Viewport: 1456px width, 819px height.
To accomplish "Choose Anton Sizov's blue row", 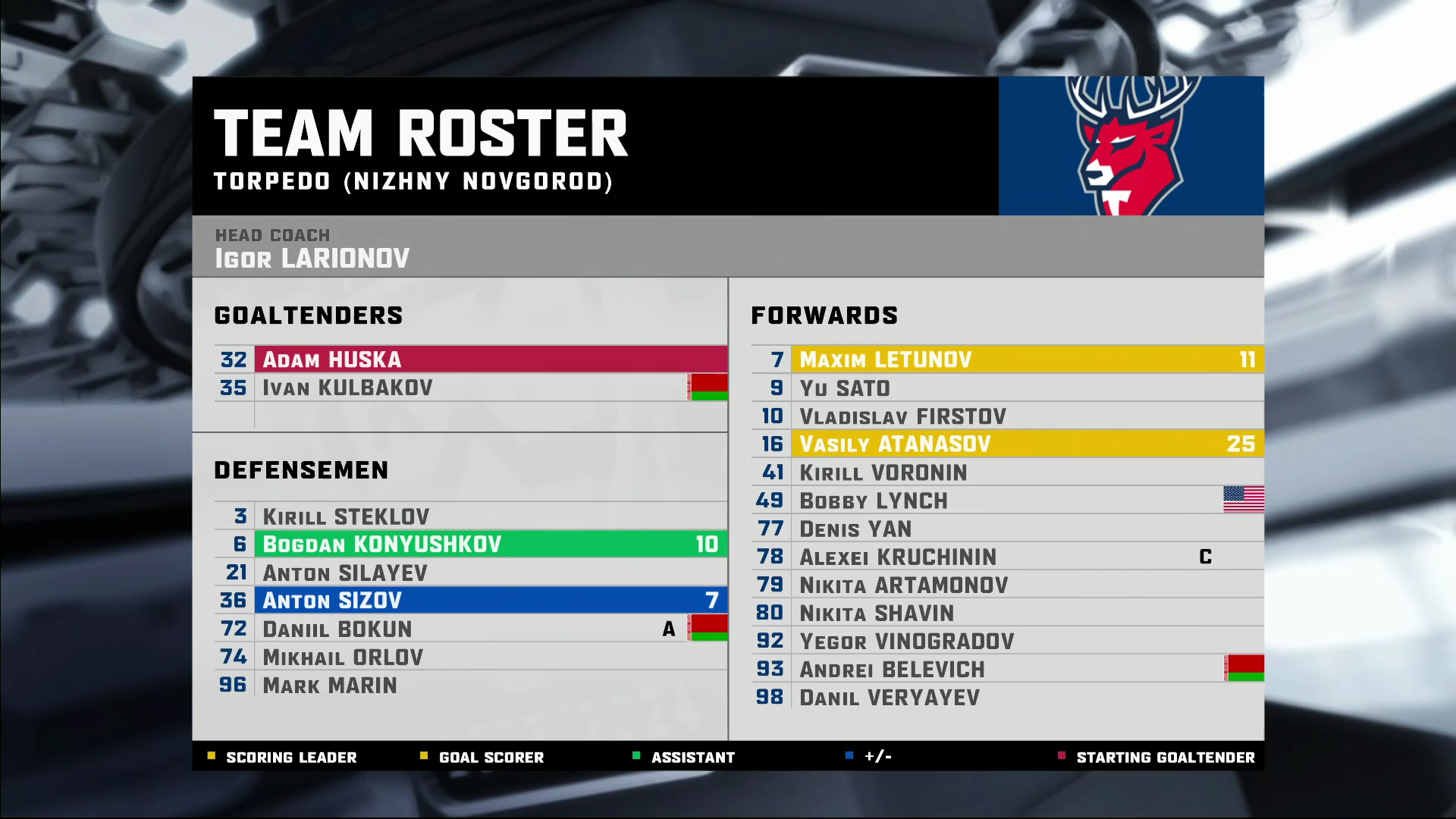I will click(470, 601).
